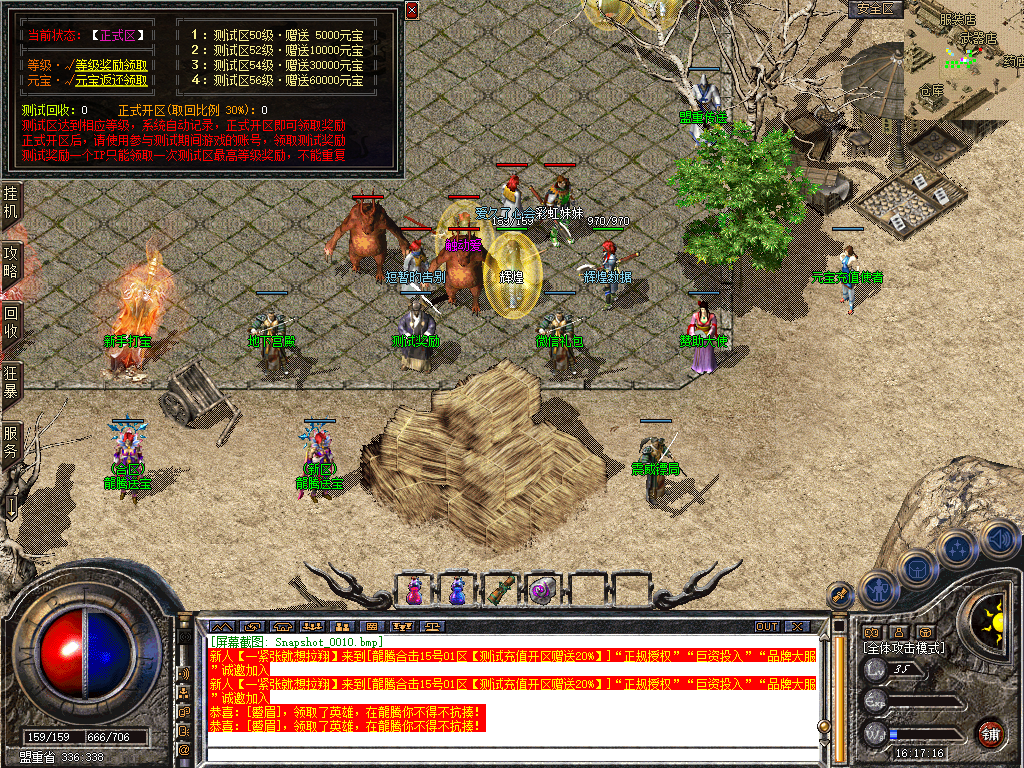This screenshot has height=768, width=1024.
Task: Select the green scroll hotbar slot
Action: [500, 590]
